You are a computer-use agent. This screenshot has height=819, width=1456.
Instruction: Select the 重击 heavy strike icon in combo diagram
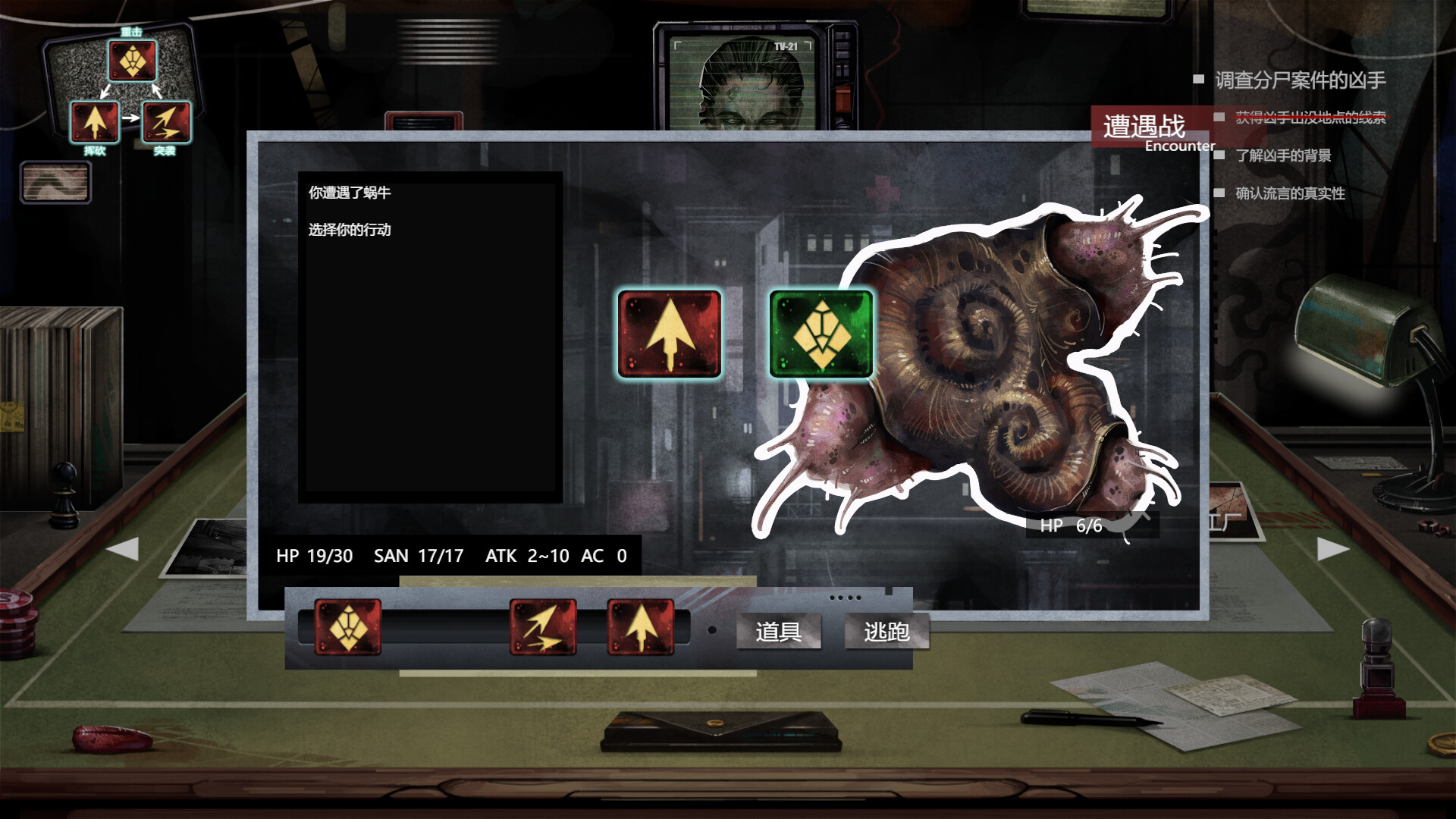pos(133,62)
